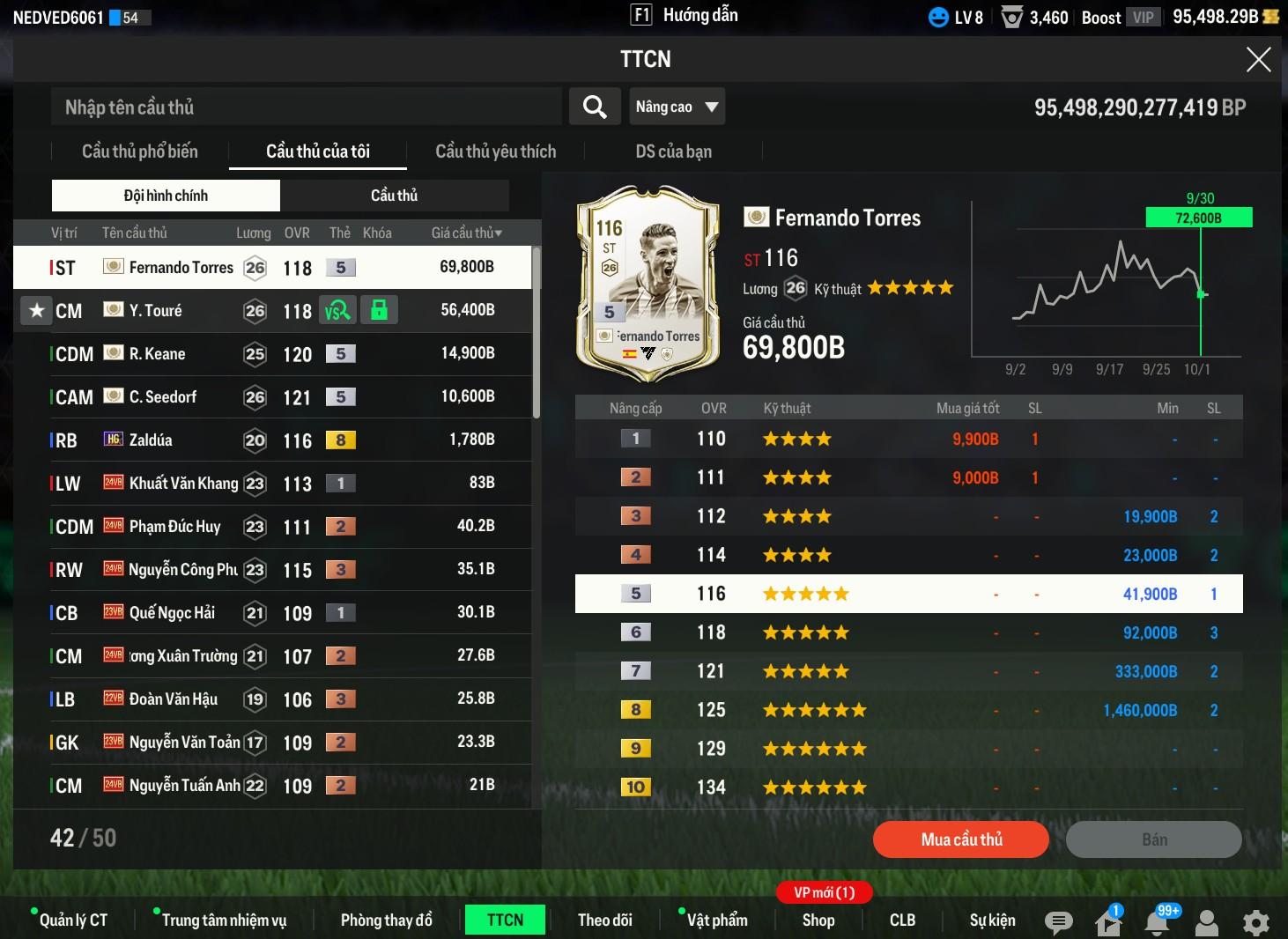Viewport: 1288px width, 939px height.
Task: Select the Zaldúa RB row
Action: [x=273, y=440]
